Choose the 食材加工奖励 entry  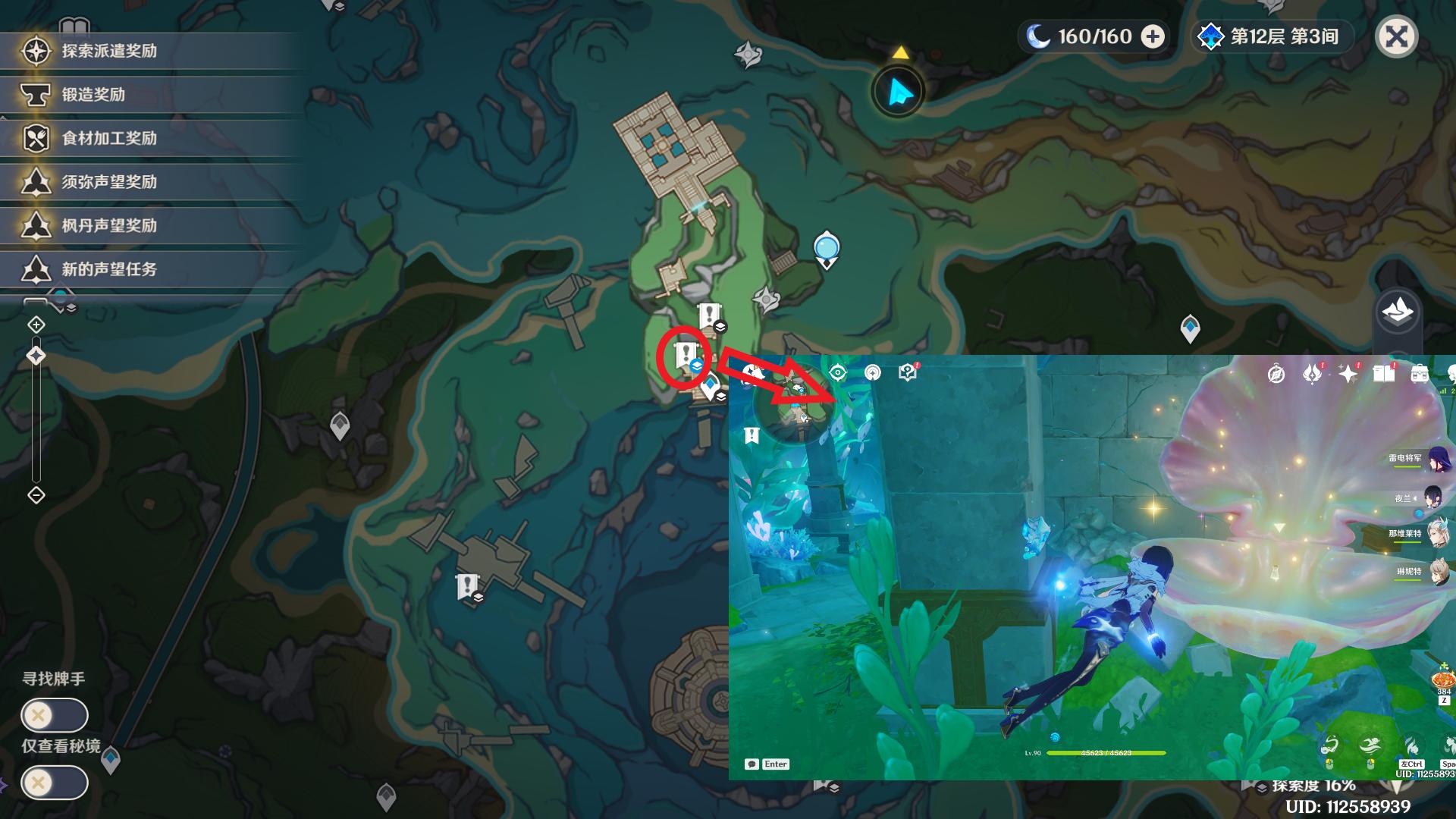[109, 138]
